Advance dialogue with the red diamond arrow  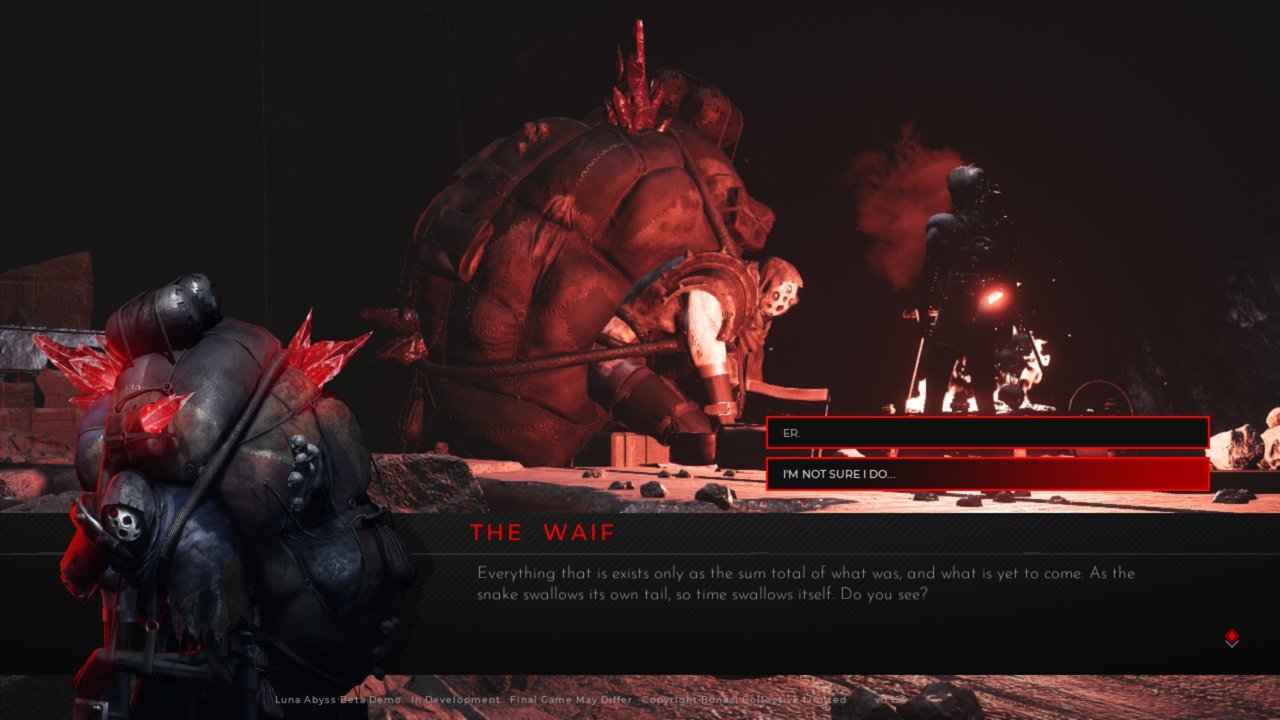coord(1232,638)
